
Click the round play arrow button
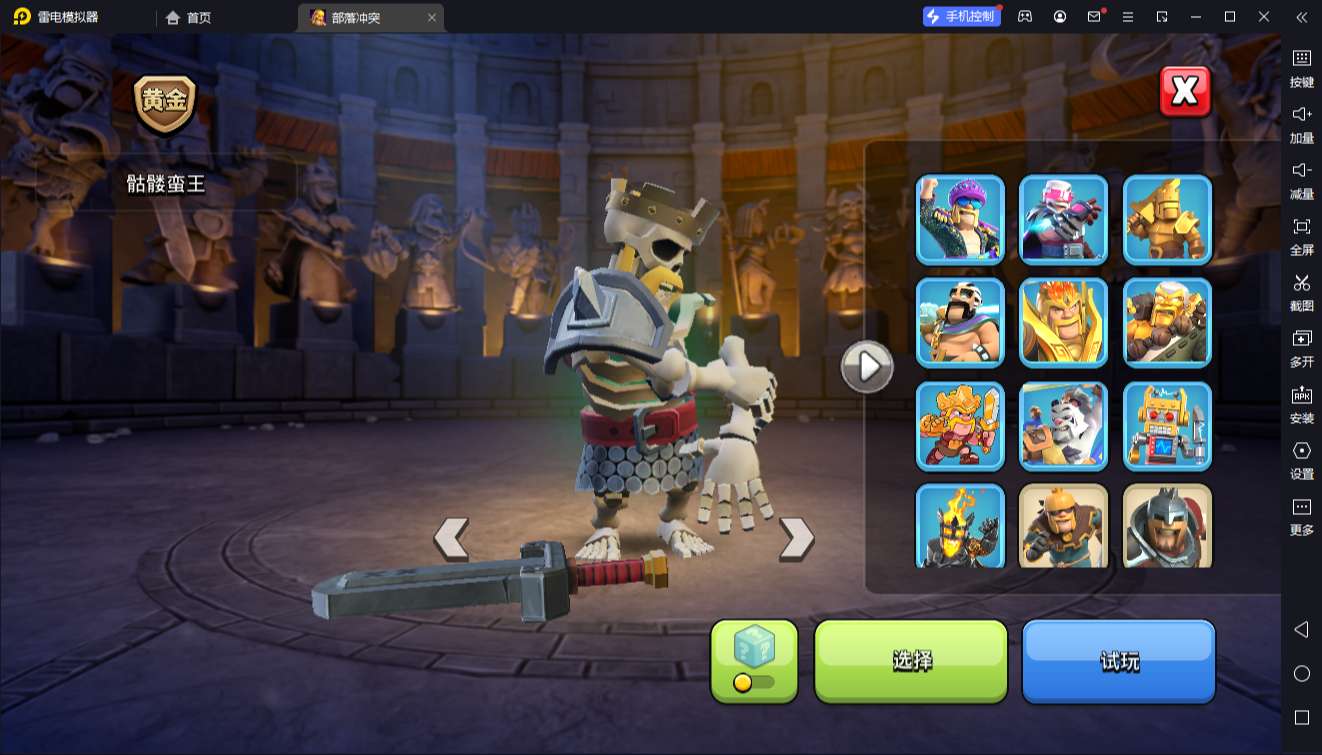(866, 367)
